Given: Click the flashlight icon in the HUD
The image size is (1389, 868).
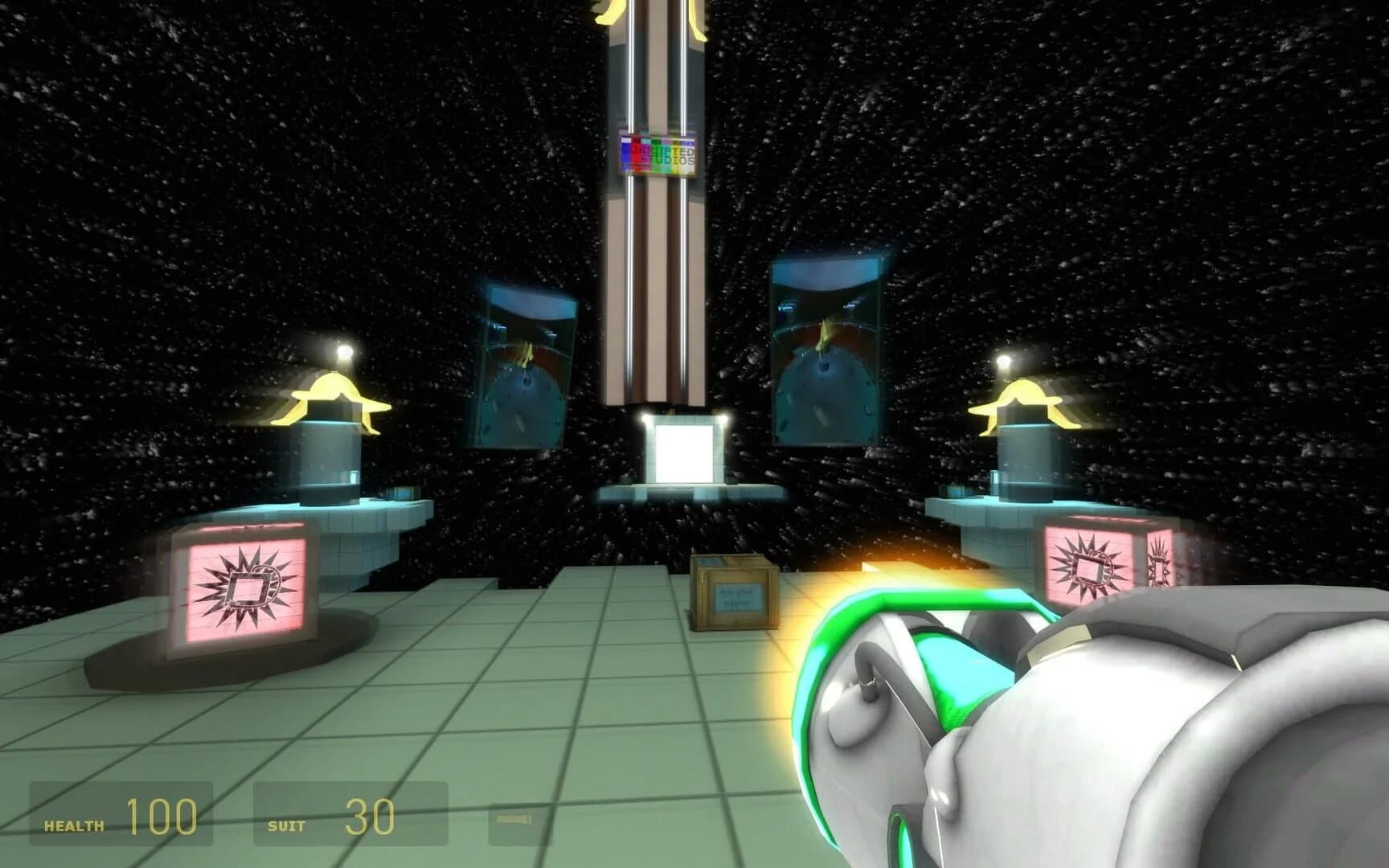Looking at the screenshot, I should tap(513, 821).
